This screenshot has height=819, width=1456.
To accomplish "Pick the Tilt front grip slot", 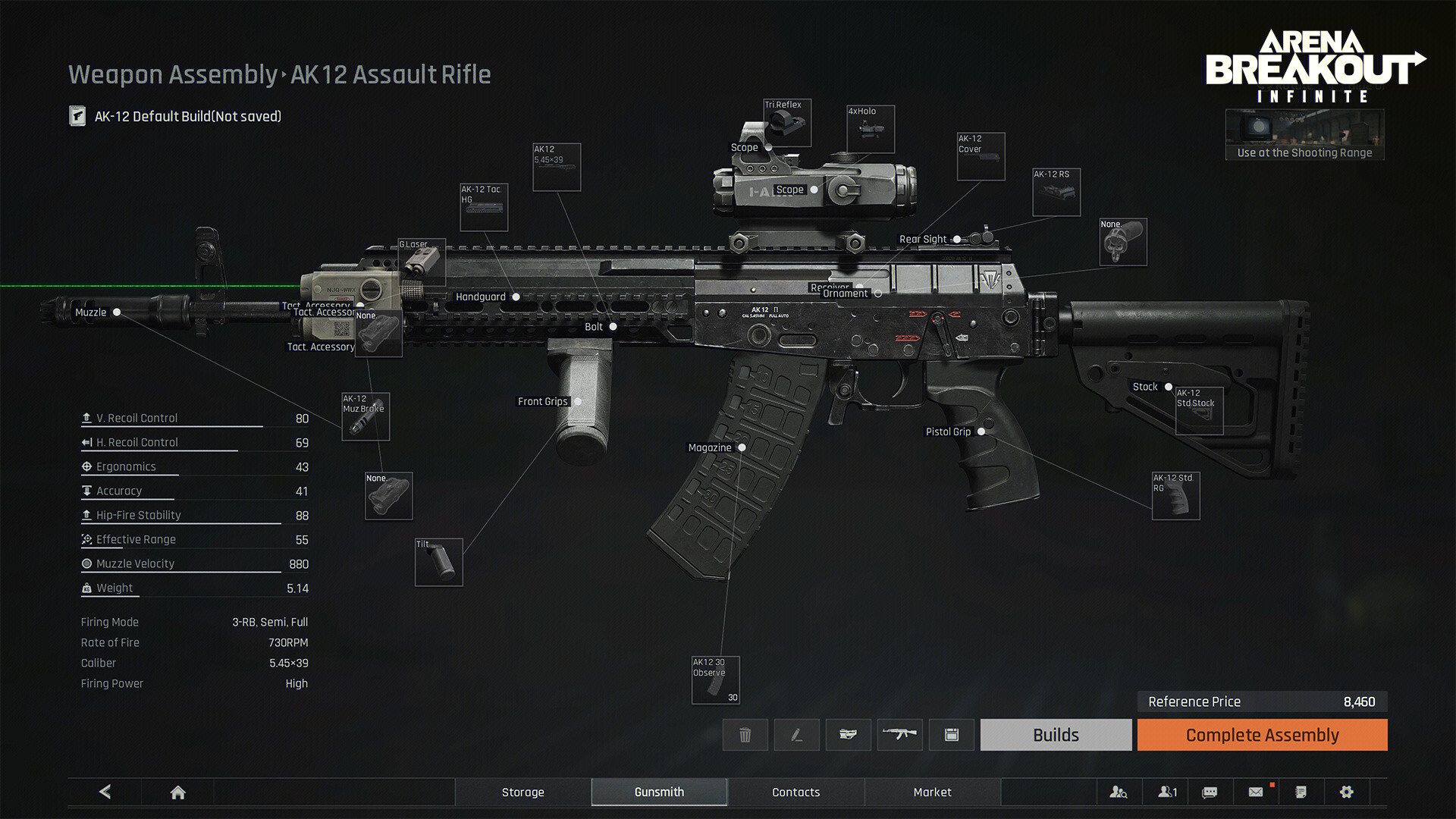I will point(438,562).
